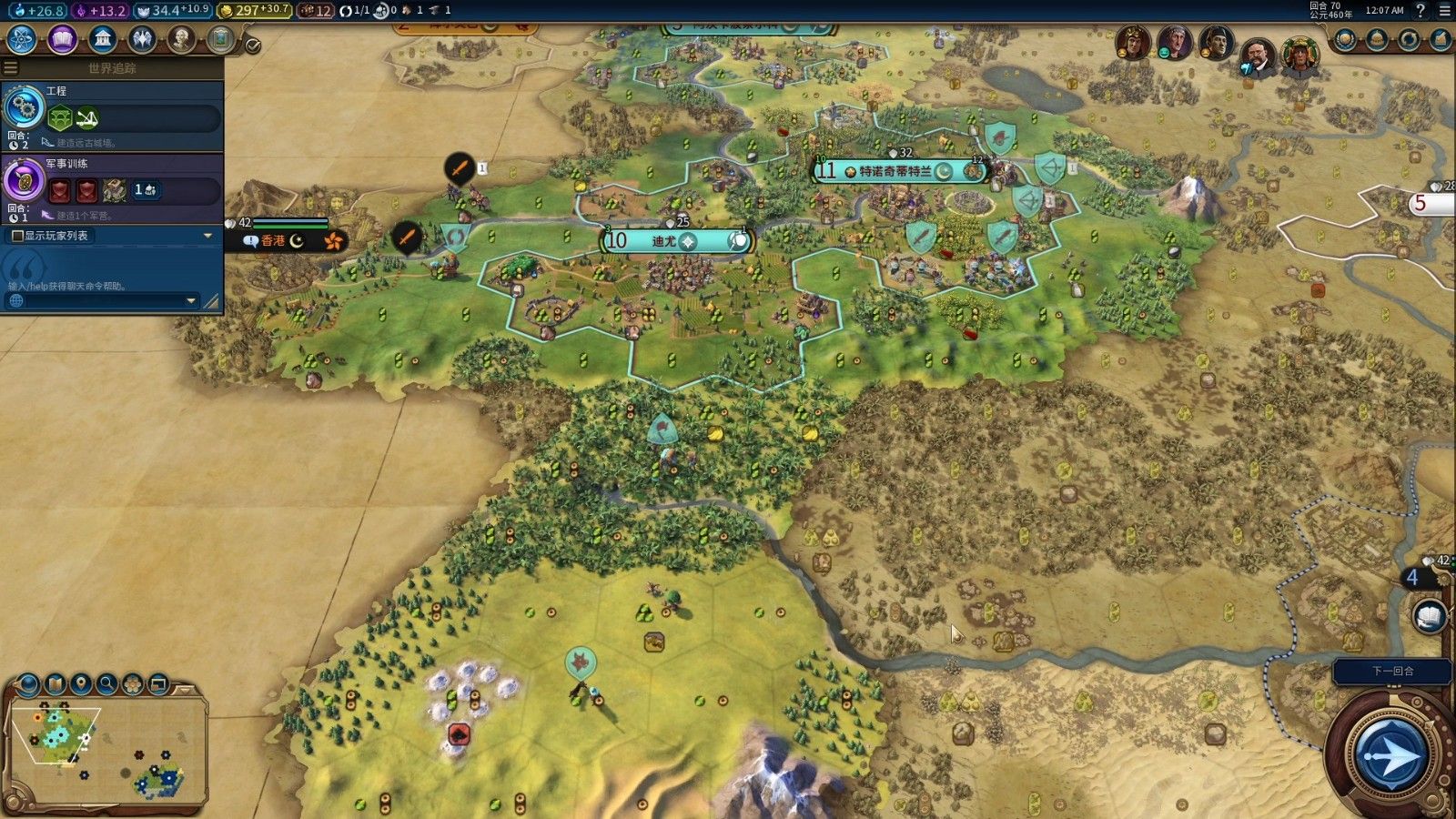Open the great people portrait icon
The image size is (1456, 819).
click(181, 39)
